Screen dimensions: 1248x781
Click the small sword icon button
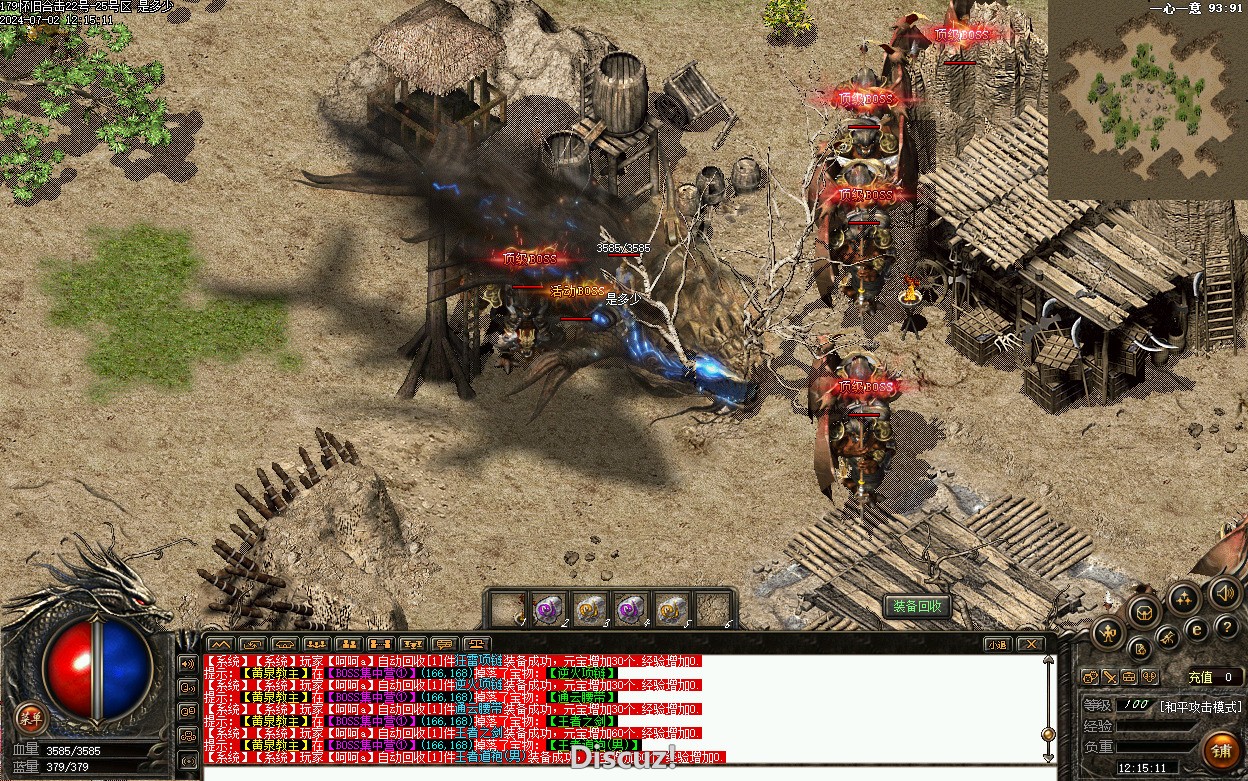[x=1110, y=677]
